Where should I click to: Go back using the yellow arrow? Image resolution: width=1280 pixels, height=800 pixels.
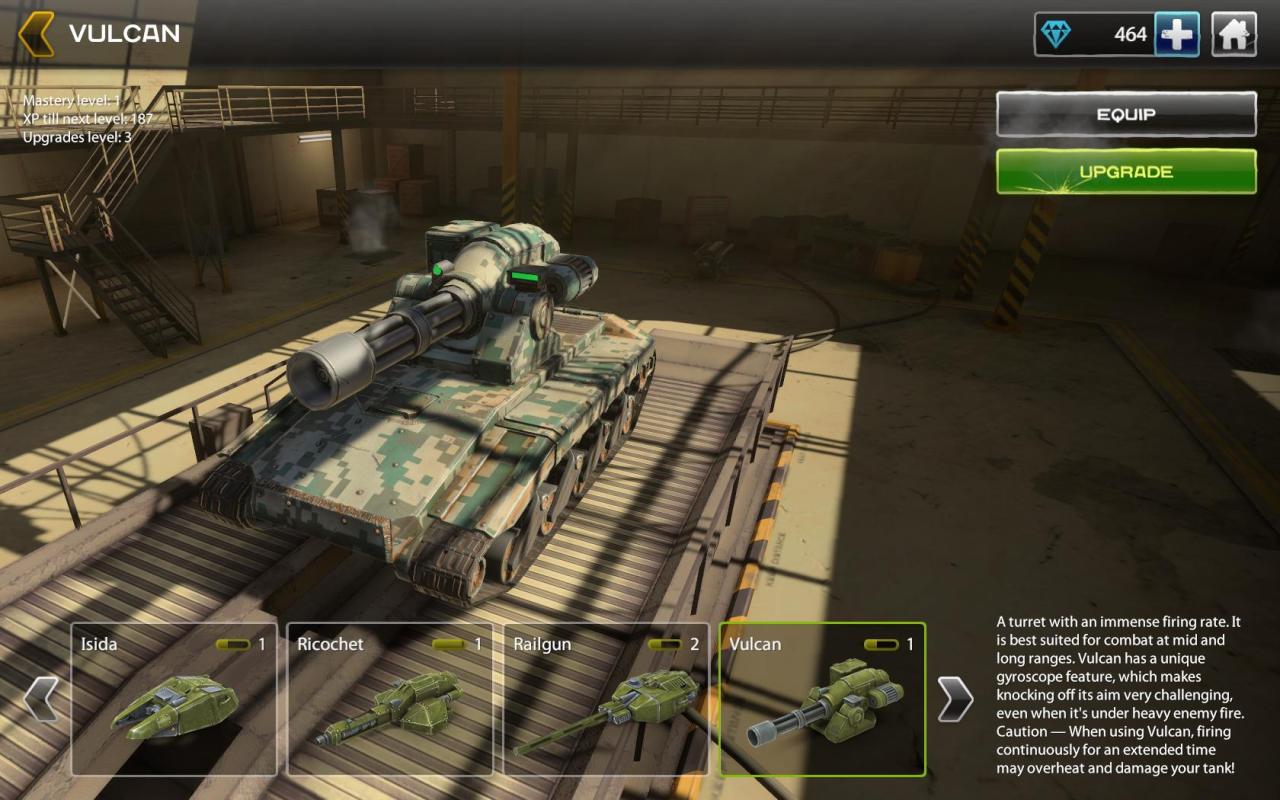coord(36,34)
